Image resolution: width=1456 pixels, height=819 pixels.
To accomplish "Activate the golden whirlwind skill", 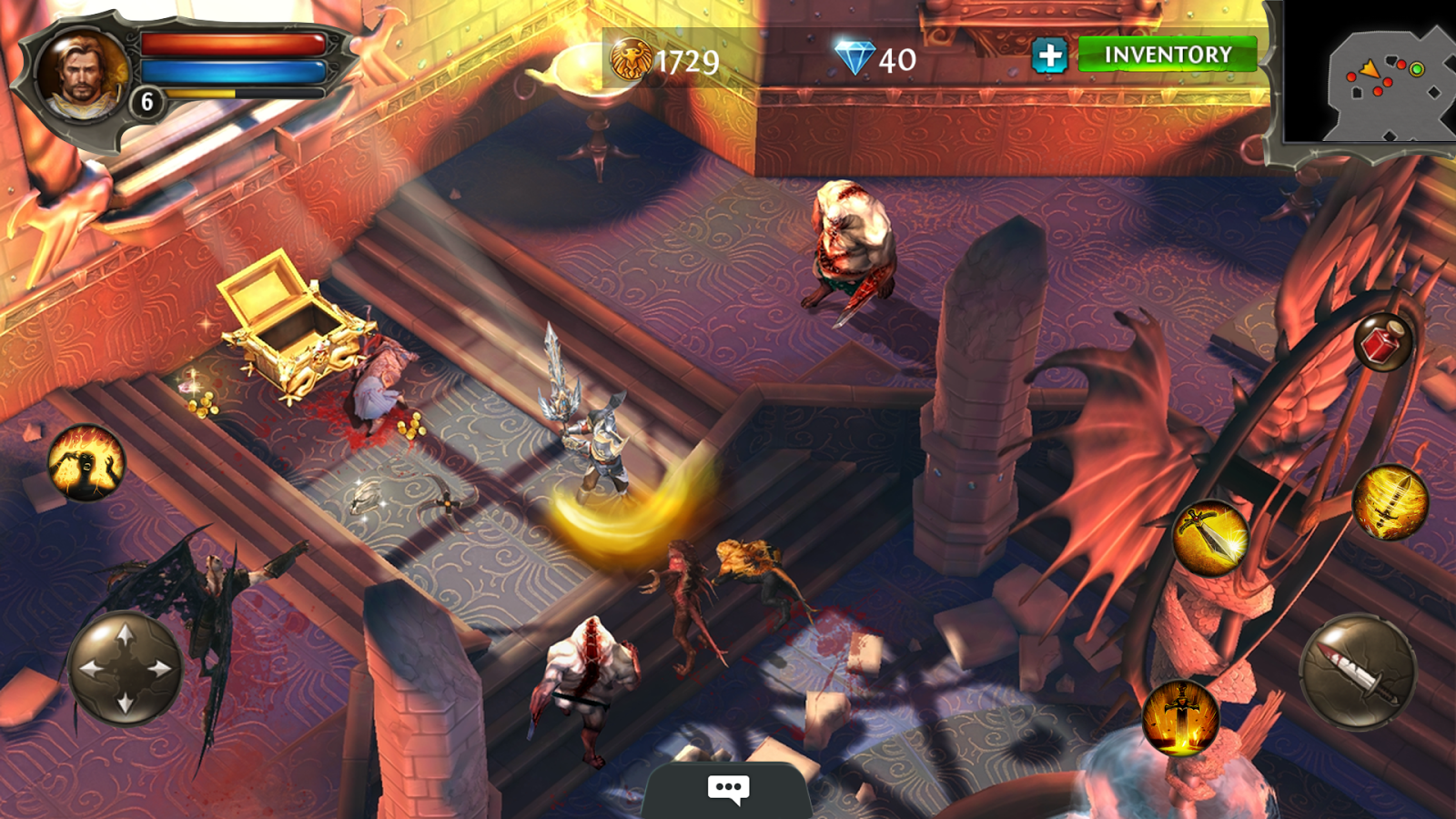I will click(1390, 501).
